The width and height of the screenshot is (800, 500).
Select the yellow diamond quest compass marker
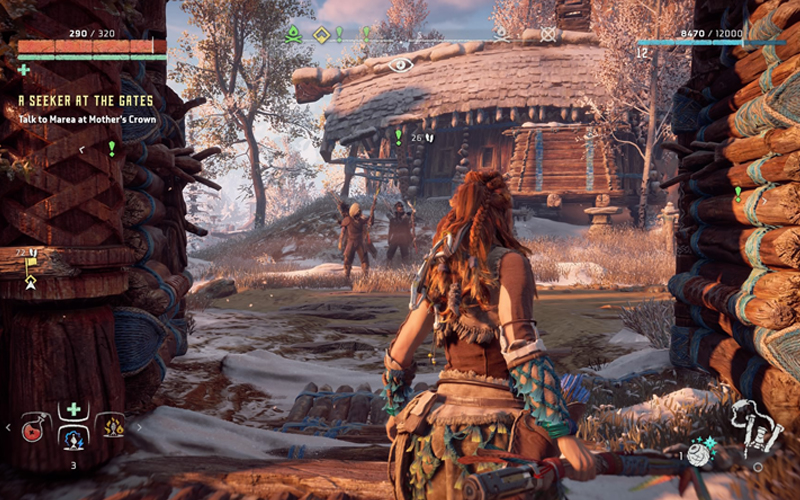pos(322,34)
